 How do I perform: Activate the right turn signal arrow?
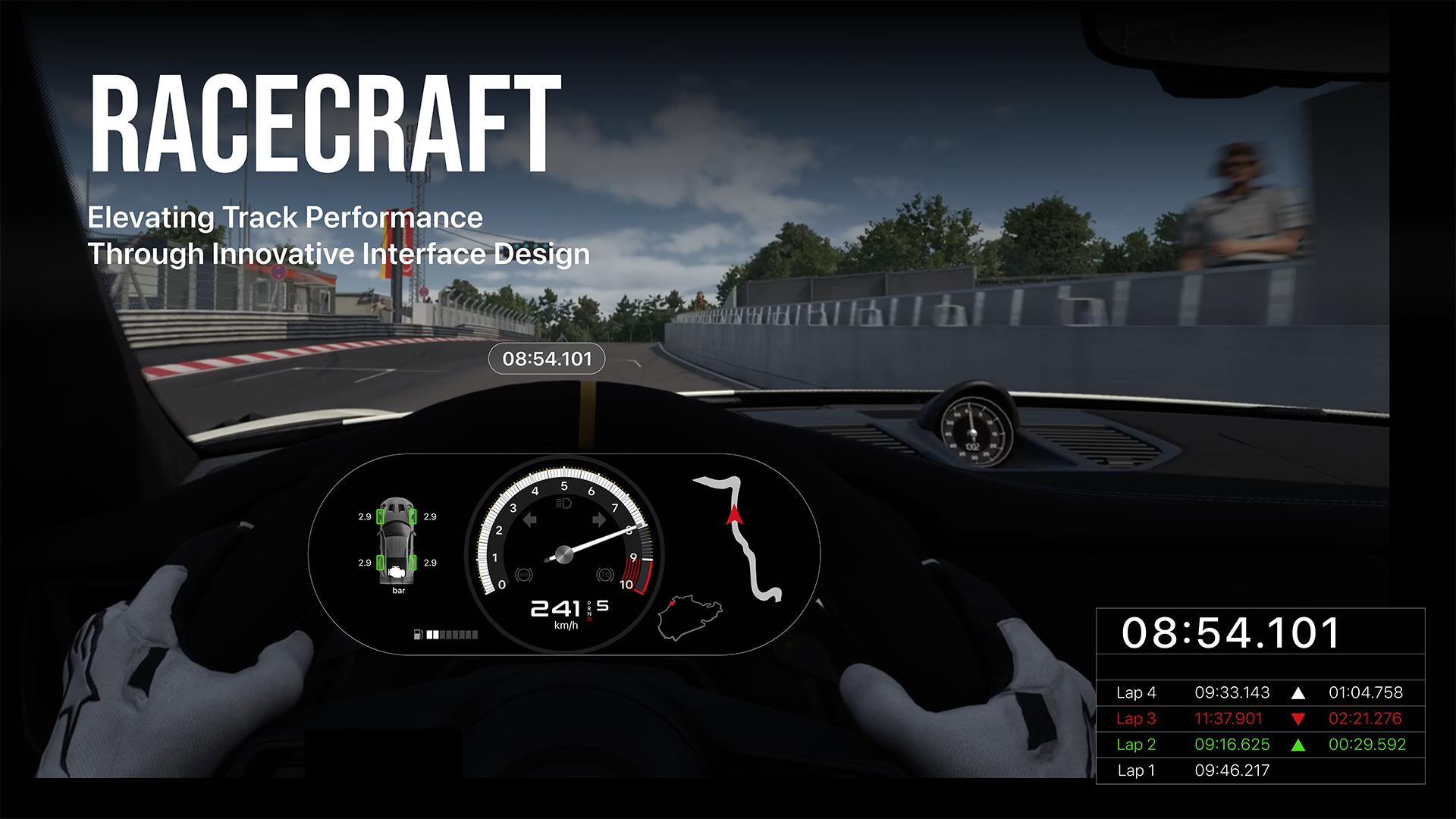tap(599, 519)
